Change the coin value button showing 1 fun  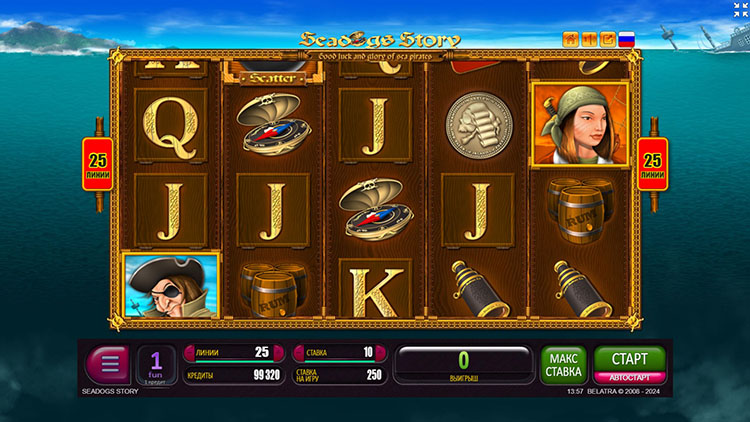coord(155,364)
